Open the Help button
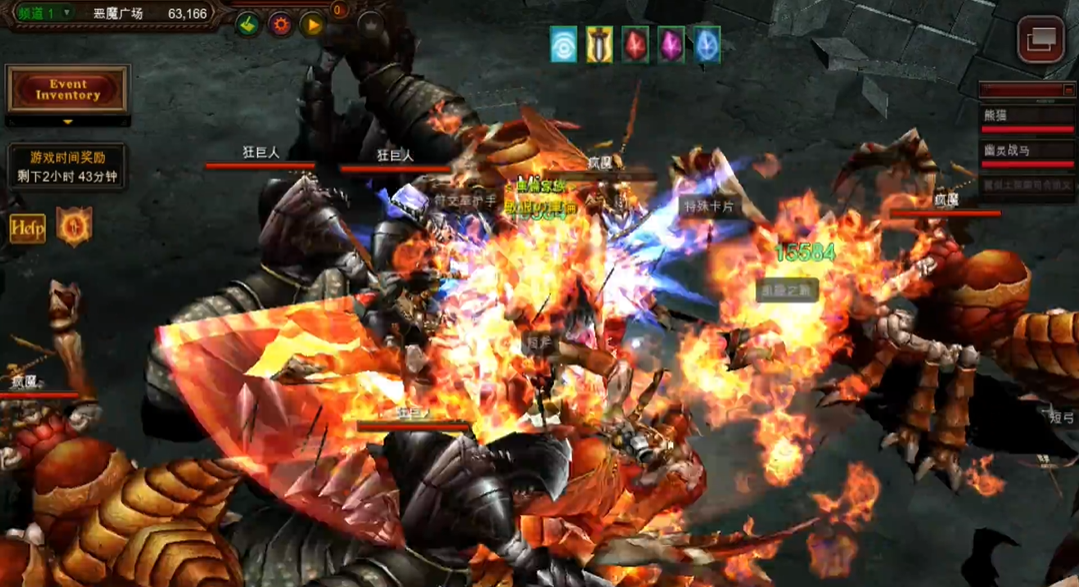 (x=27, y=228)
